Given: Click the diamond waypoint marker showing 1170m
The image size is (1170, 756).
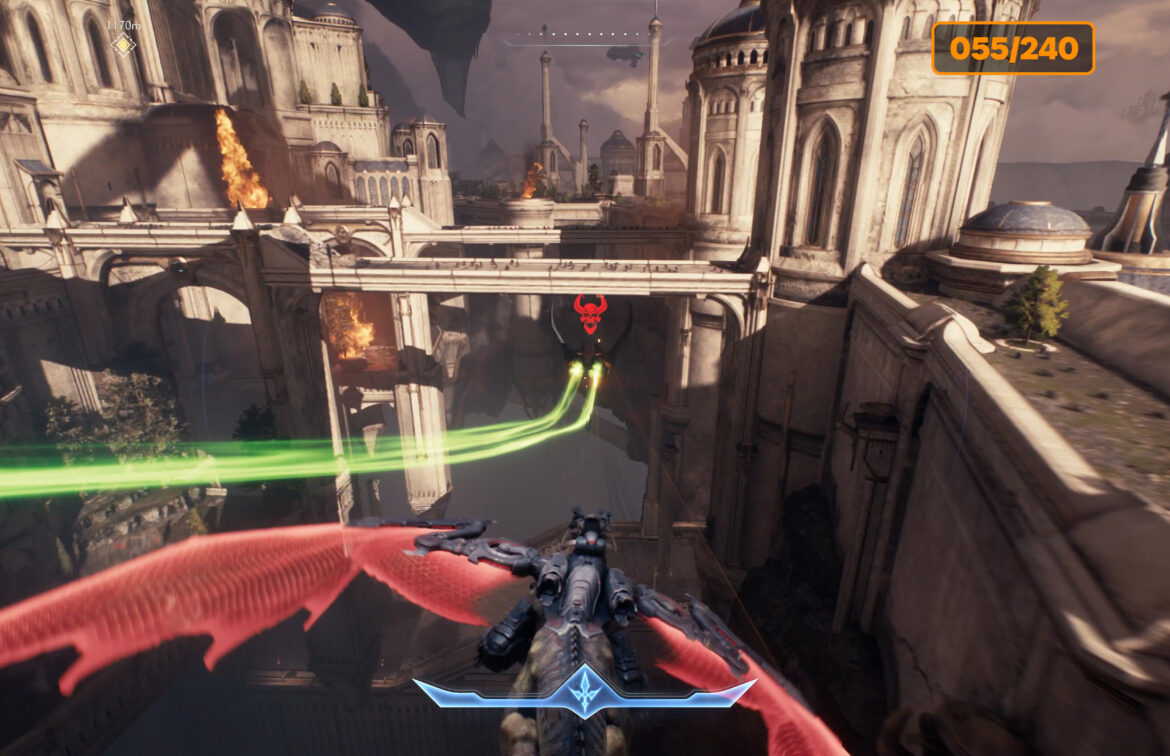Looking at the screenshot, I should (123, 44).
